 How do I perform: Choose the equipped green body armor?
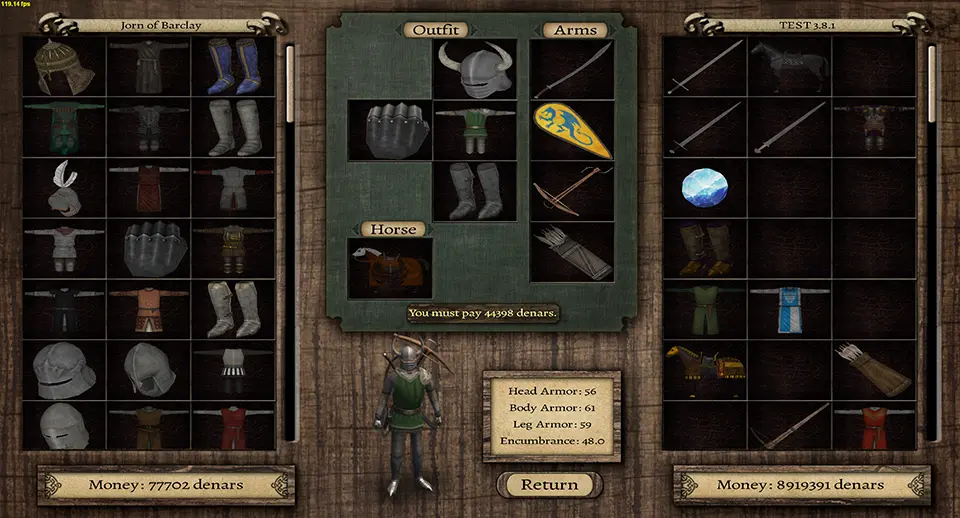point(474,130)
